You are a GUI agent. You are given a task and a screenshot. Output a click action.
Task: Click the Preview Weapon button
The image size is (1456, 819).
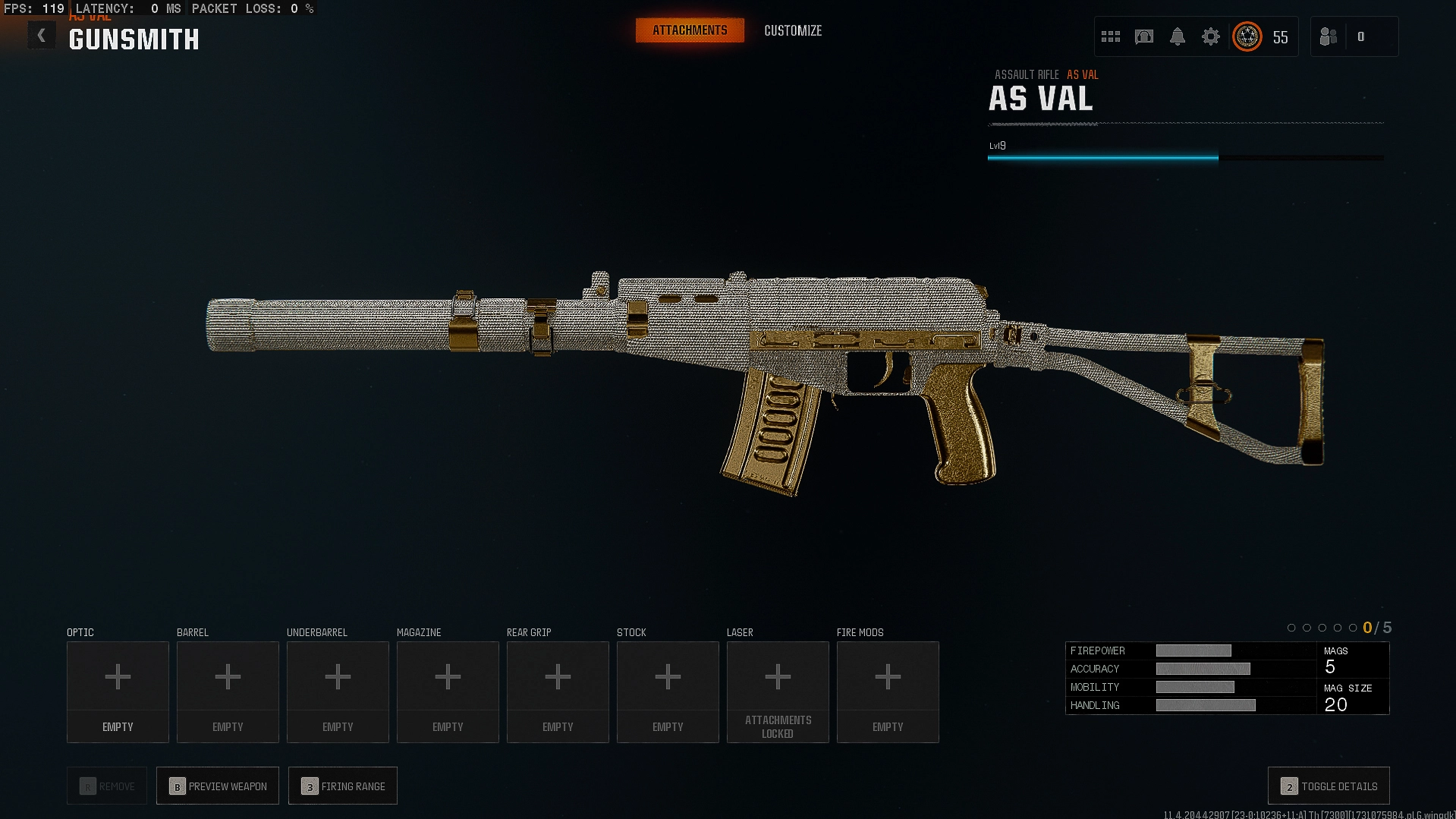(218, 786)
